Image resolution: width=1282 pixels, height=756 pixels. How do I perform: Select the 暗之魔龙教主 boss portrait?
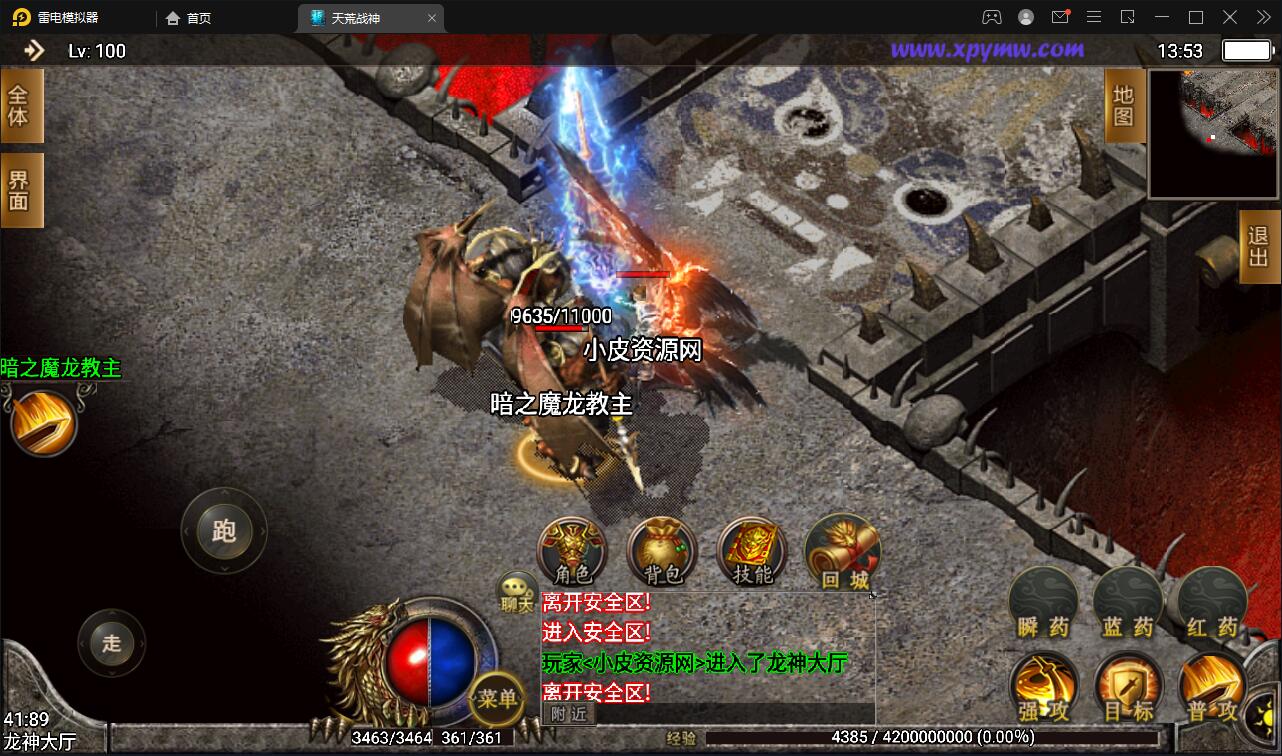tap(42, 420)
